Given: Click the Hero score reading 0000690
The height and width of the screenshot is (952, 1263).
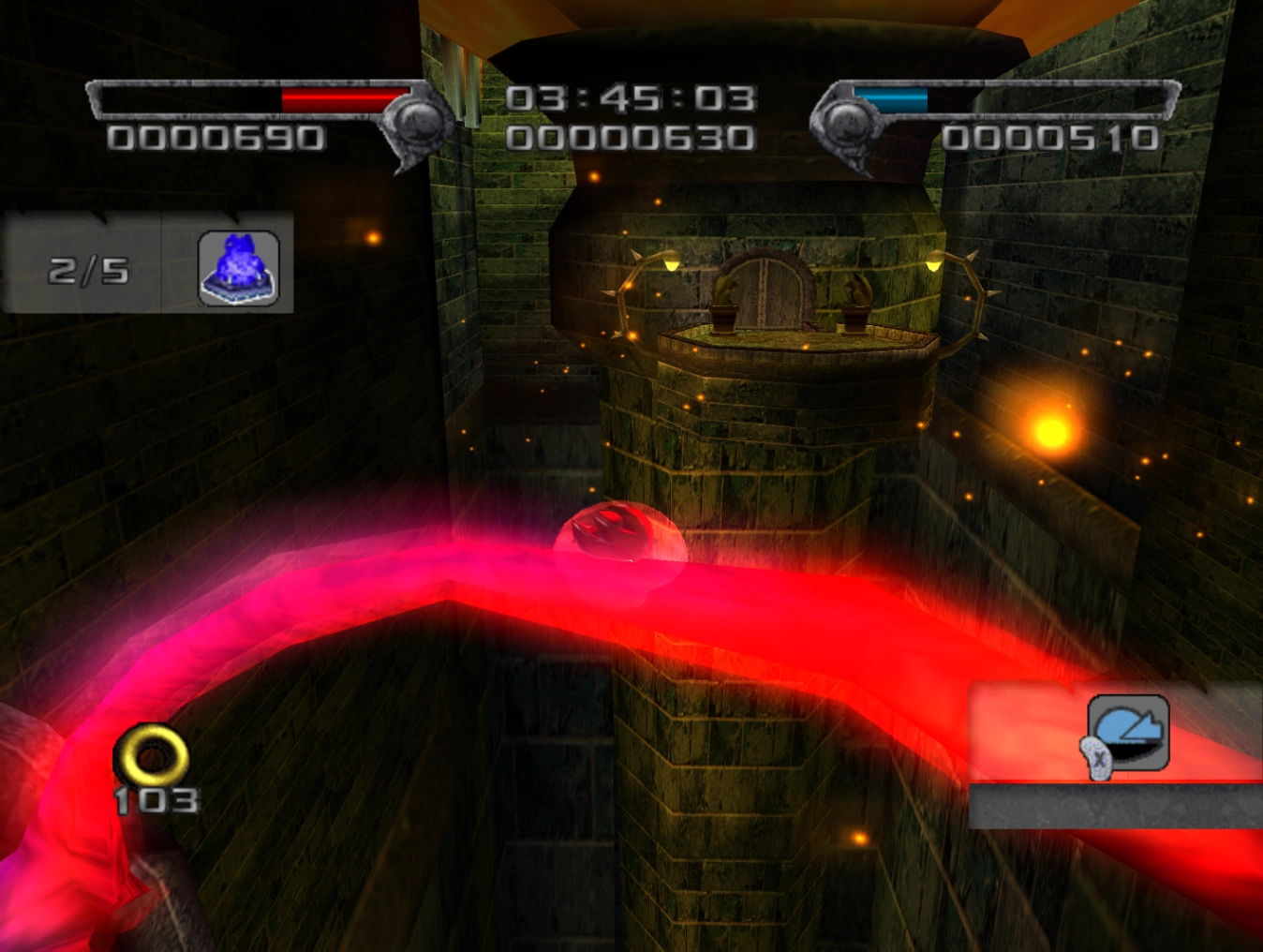Looking at the screenshot, I should tap(217, 138).
